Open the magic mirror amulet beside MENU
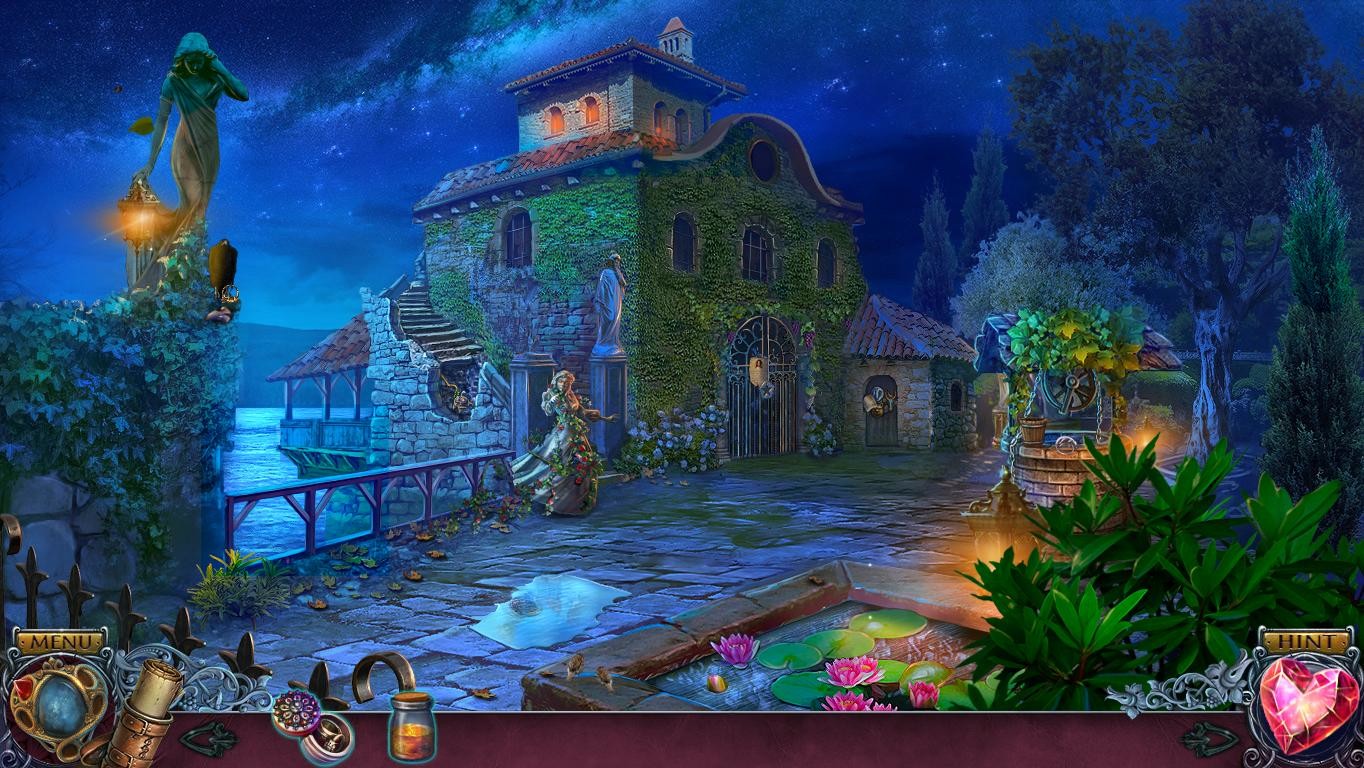 click(x=57, y=702)
